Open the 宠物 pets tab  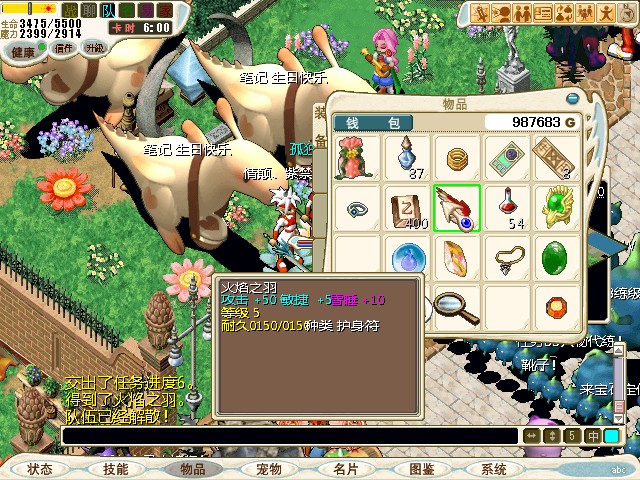pyautogui.click(x=269, y=468)
